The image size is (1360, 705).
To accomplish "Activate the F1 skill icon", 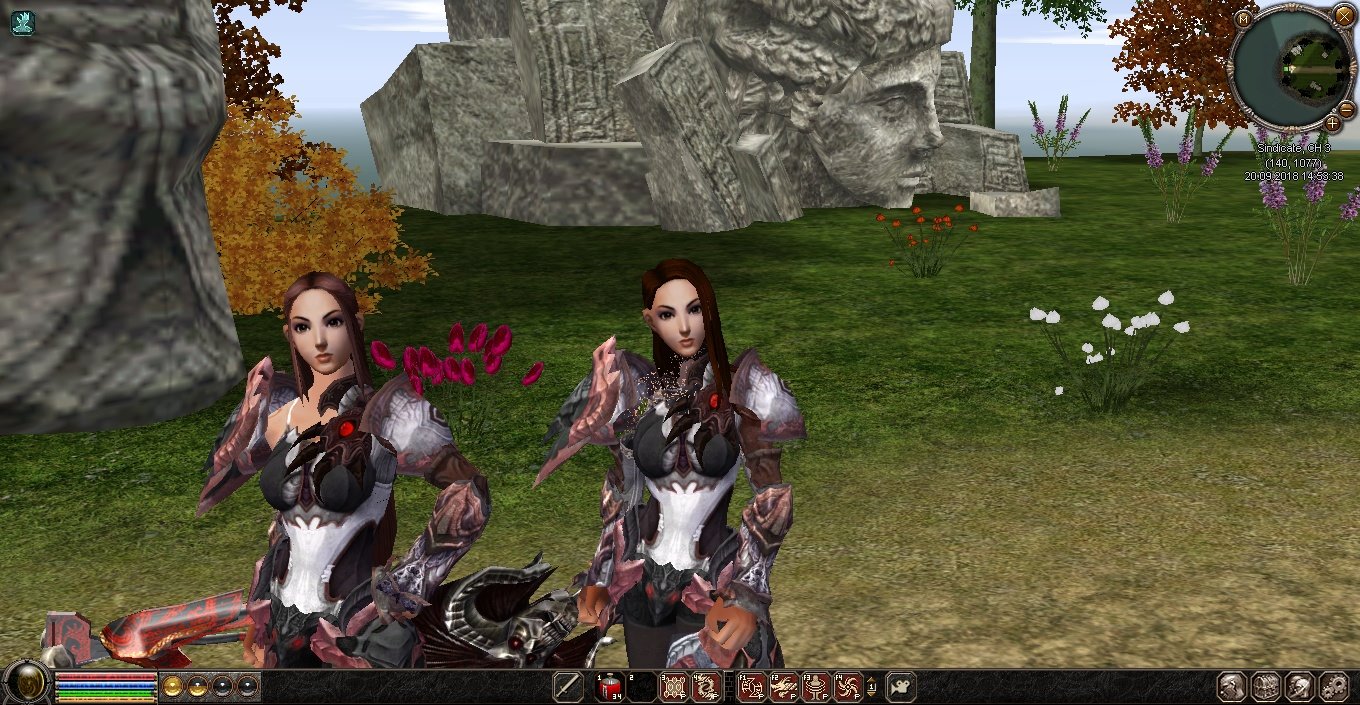I will [x=752, y=687].
